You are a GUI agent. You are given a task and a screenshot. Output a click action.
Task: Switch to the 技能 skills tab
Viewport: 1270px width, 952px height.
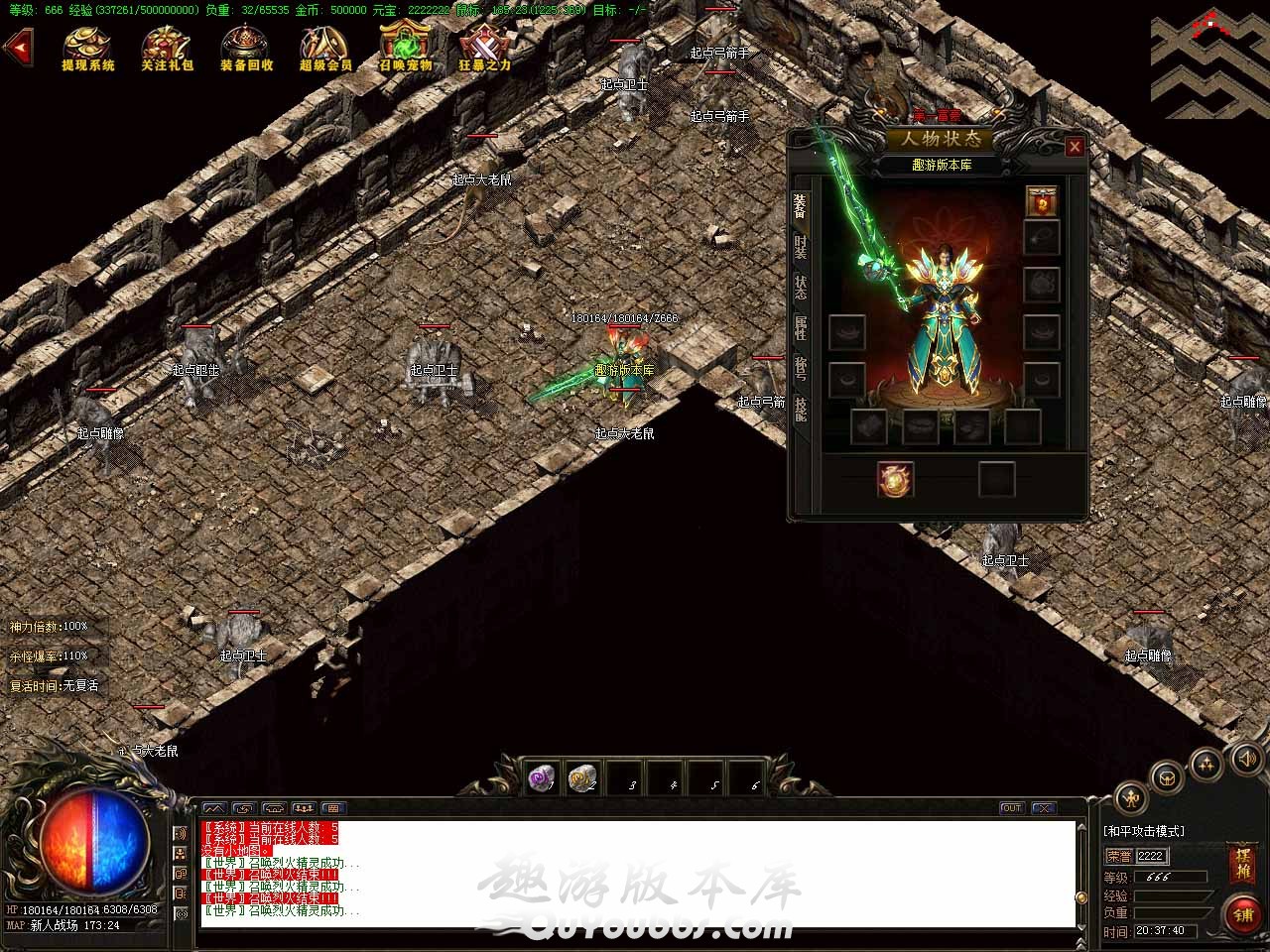[800, 409]
